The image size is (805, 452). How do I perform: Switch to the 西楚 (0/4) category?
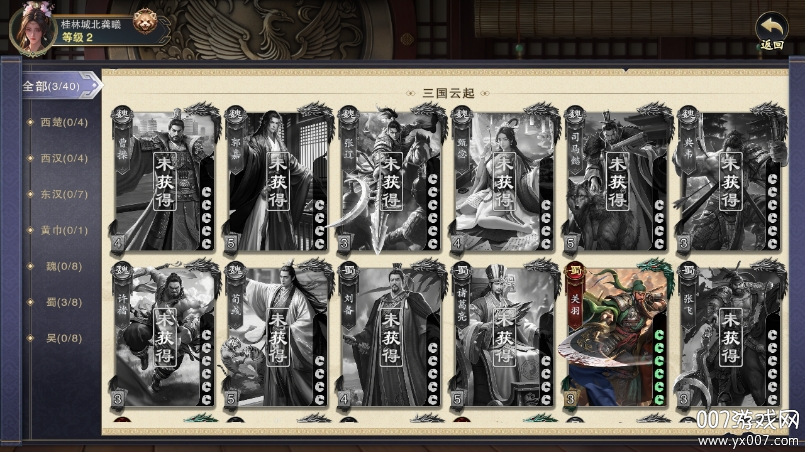click(x=64, y=123)
